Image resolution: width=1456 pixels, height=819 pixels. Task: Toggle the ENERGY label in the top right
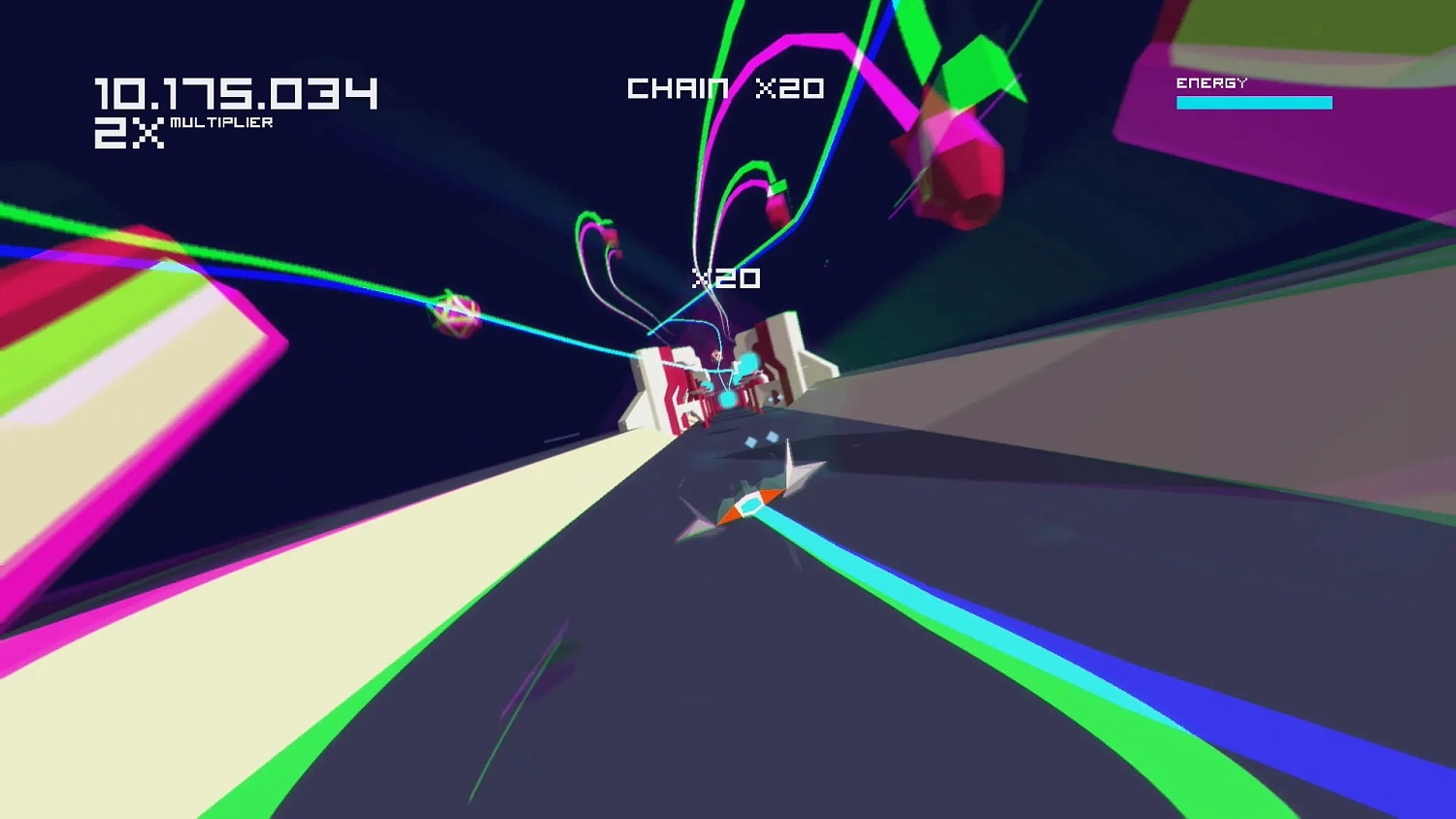(1209, 83)
